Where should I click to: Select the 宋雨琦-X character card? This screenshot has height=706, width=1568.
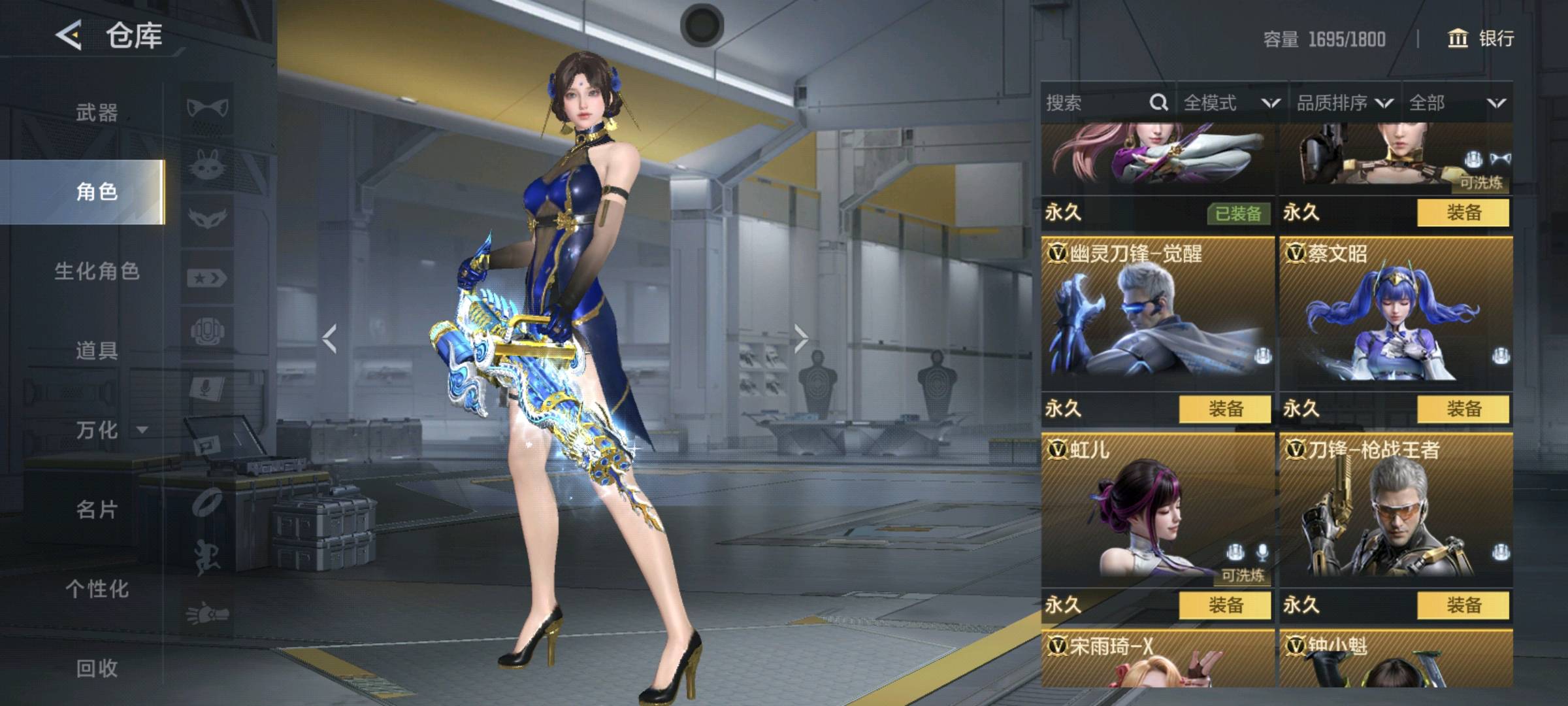pyautogui.click(x=1158, y=659)
